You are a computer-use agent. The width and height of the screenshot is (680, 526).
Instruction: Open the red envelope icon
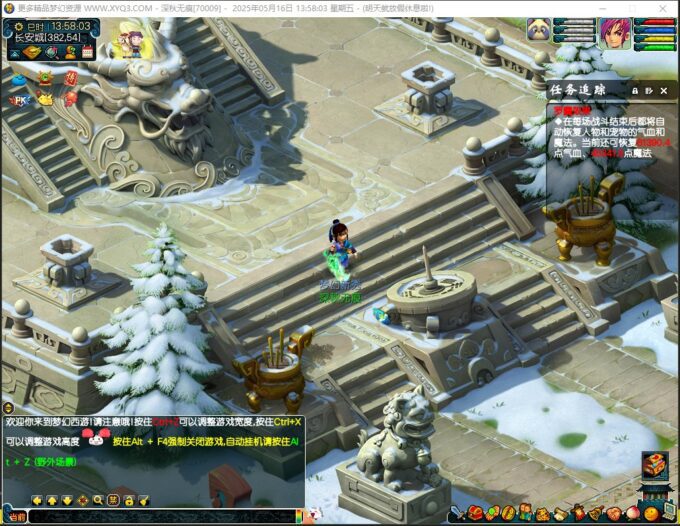pos(70,76)
